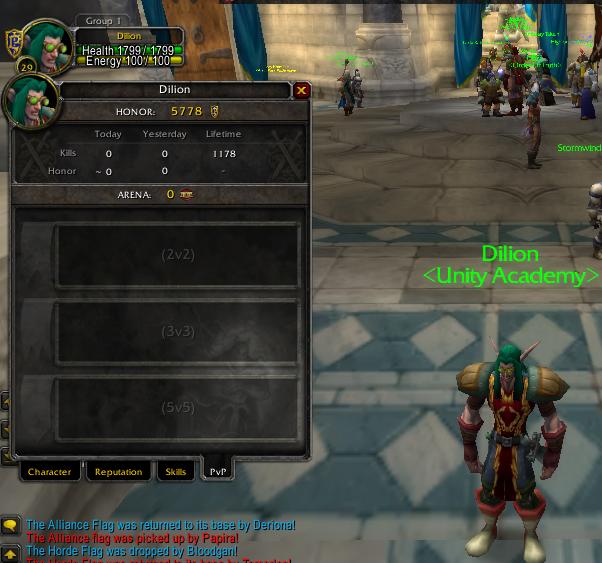Switch to the Character tab
The image size is (602, 563).
[x=49, y=472]
